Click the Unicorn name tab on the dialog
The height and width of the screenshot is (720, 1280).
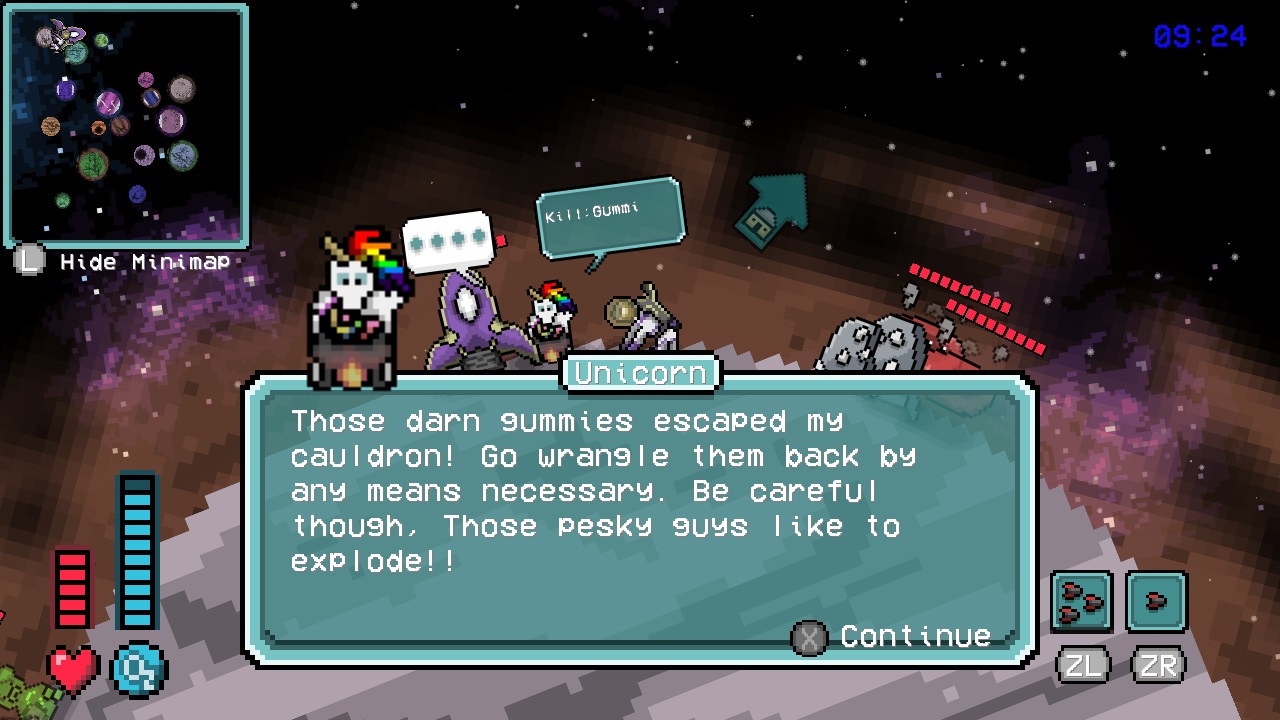coord(640,372)
